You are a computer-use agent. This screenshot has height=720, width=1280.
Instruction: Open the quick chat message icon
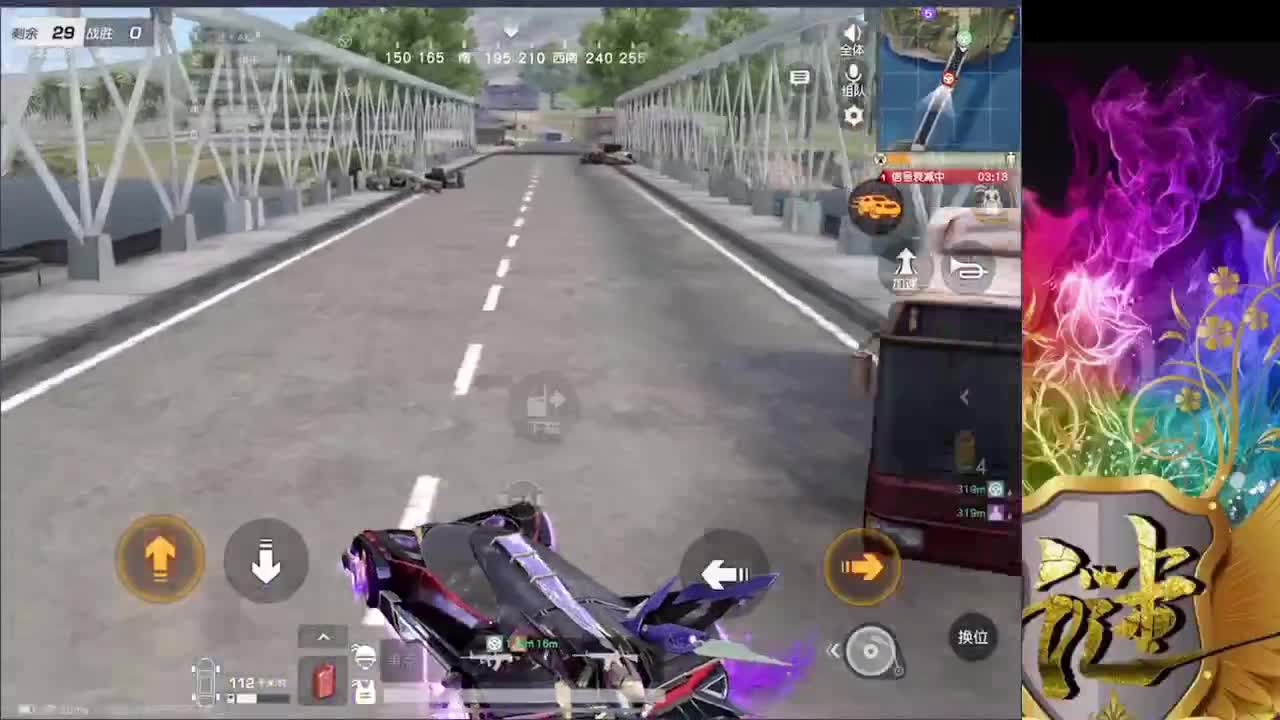[800, 78]
